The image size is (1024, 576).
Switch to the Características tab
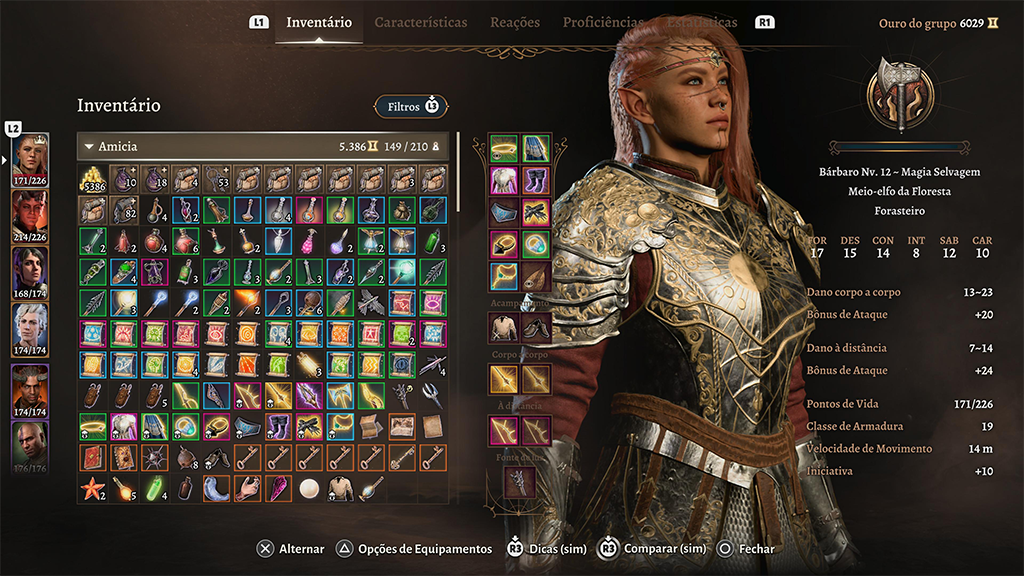click(x=420, y=22)
